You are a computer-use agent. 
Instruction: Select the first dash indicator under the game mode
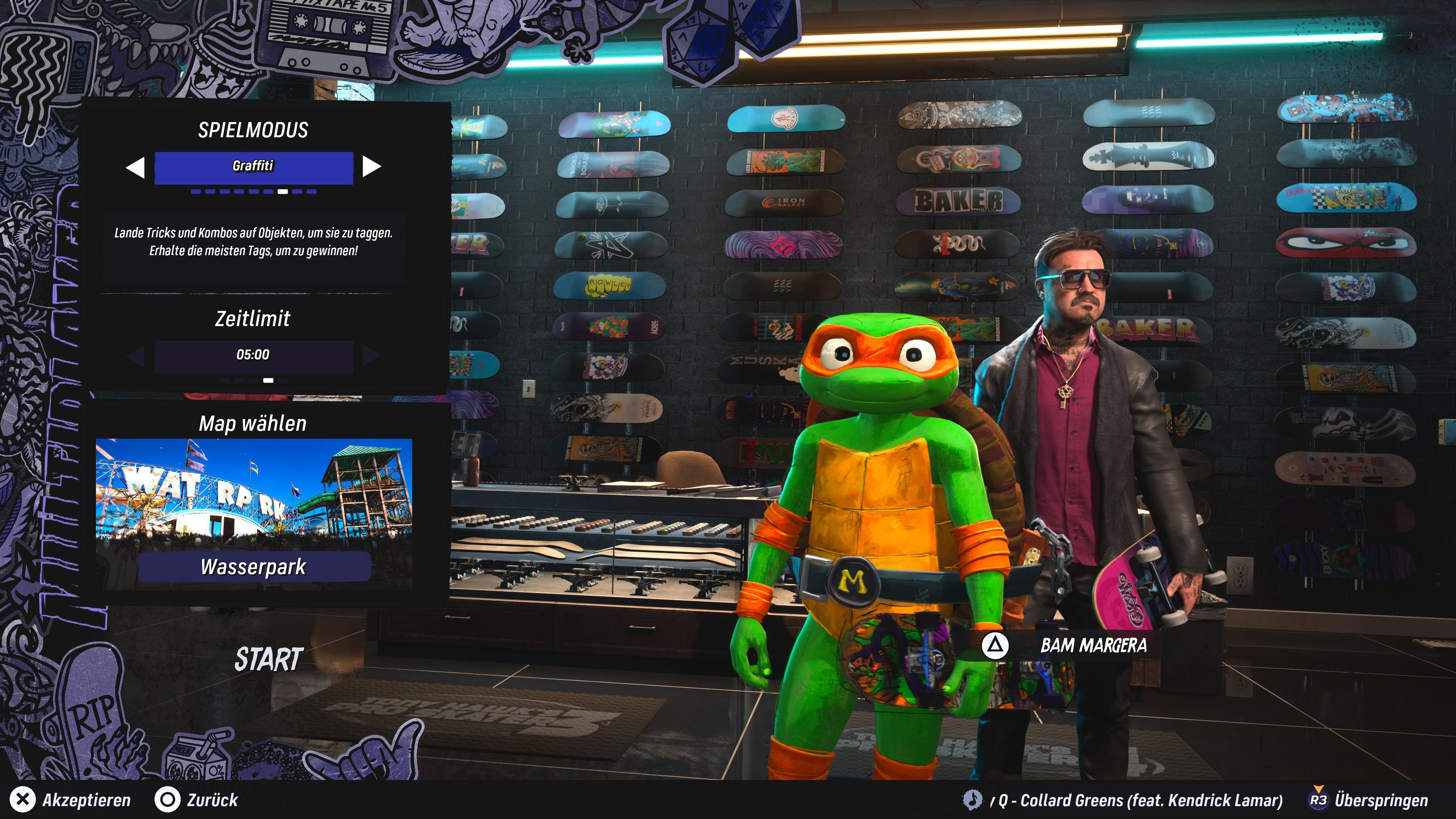[x=196, y=191]
